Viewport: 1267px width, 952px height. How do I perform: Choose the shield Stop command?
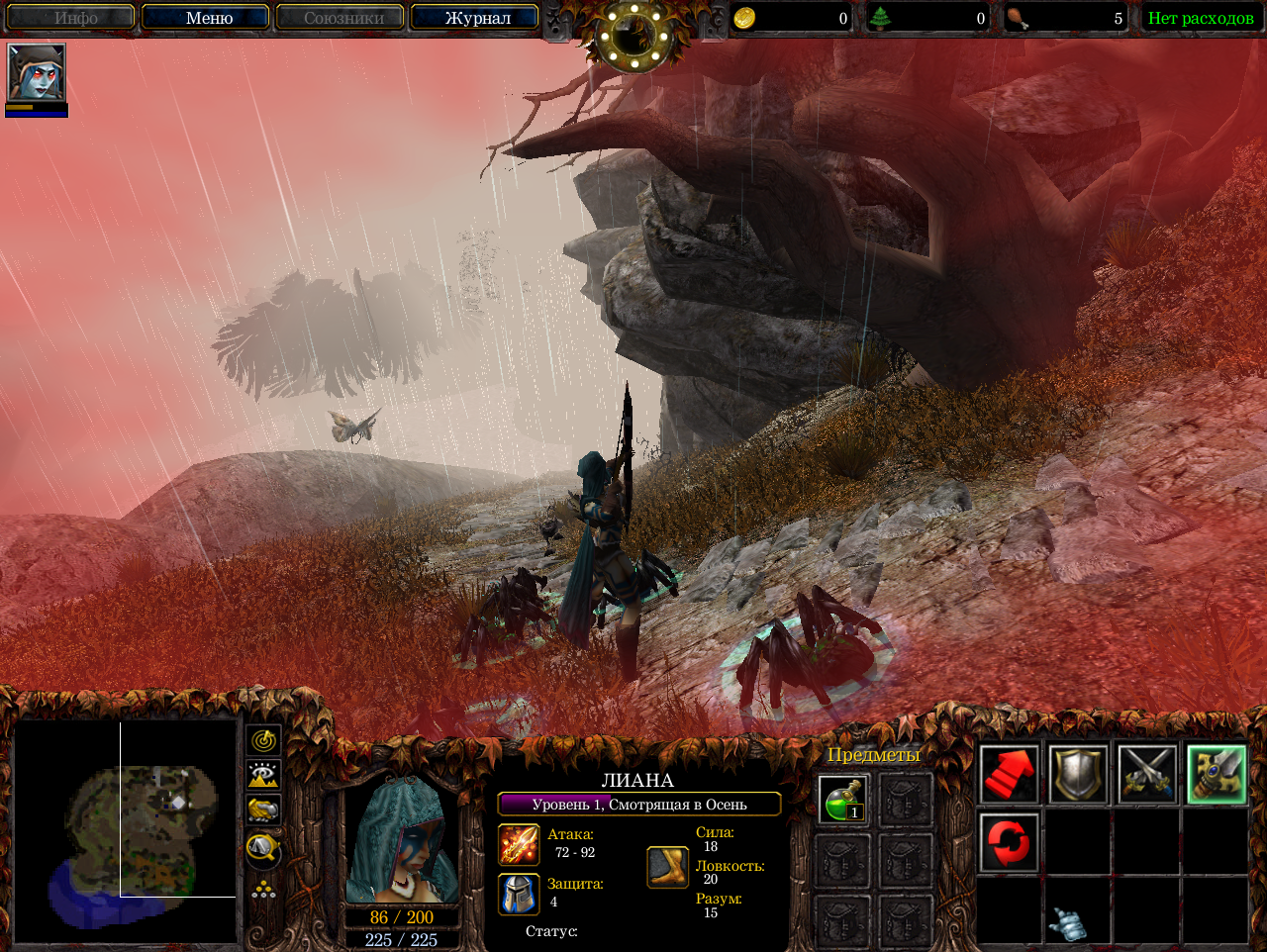pyautogui.click(x=1078, y=774)
